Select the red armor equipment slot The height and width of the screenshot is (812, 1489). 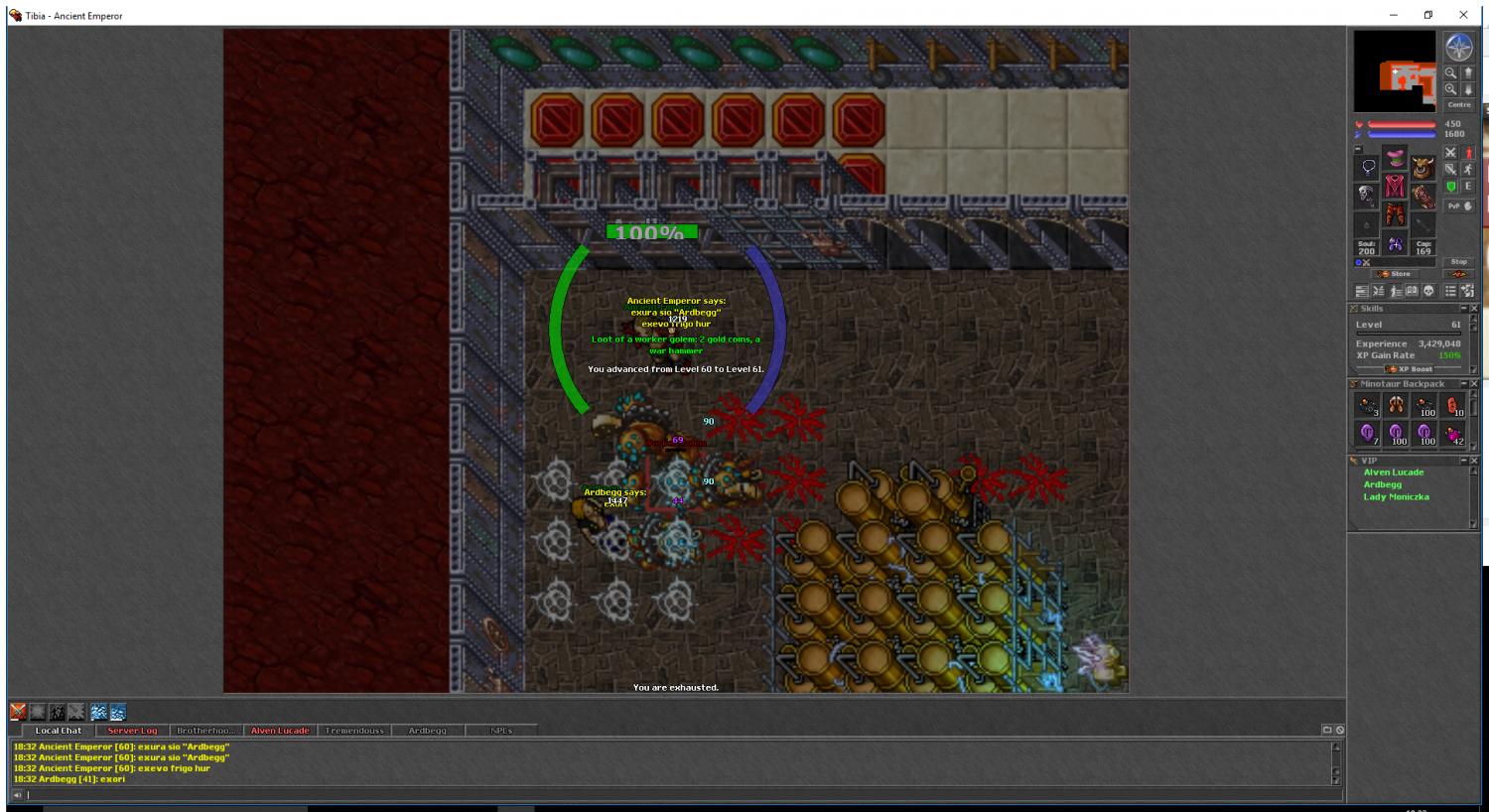point(1396,188)
